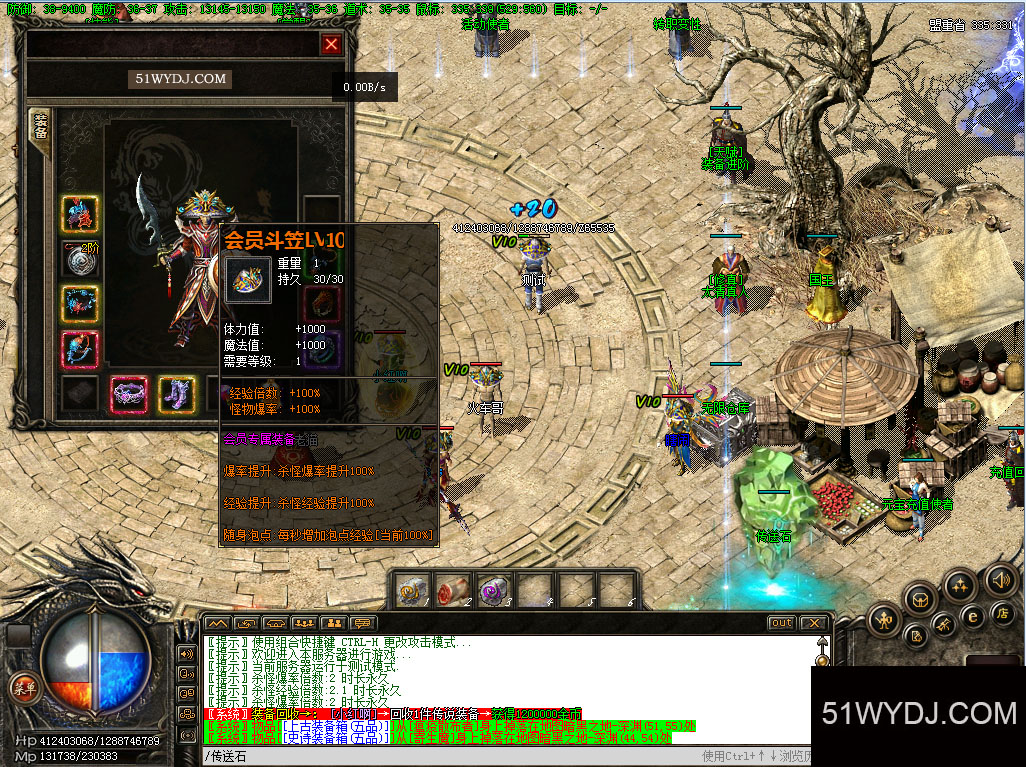Click the chat input field
The width and height of the screenshot is (1026, 767).
pyautogui.click(x=450, y=756)
